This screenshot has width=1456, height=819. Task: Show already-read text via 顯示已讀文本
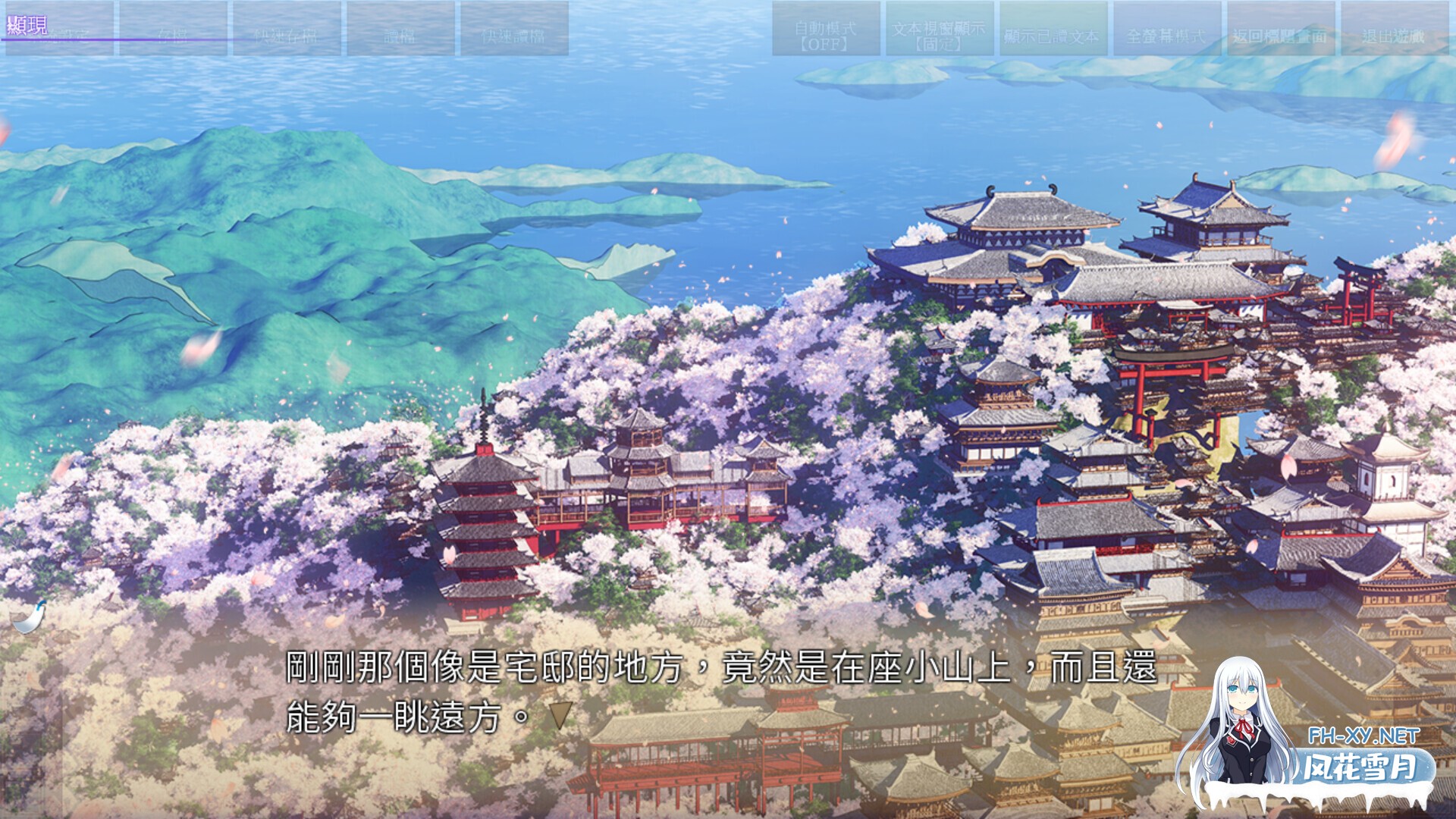1053,34
